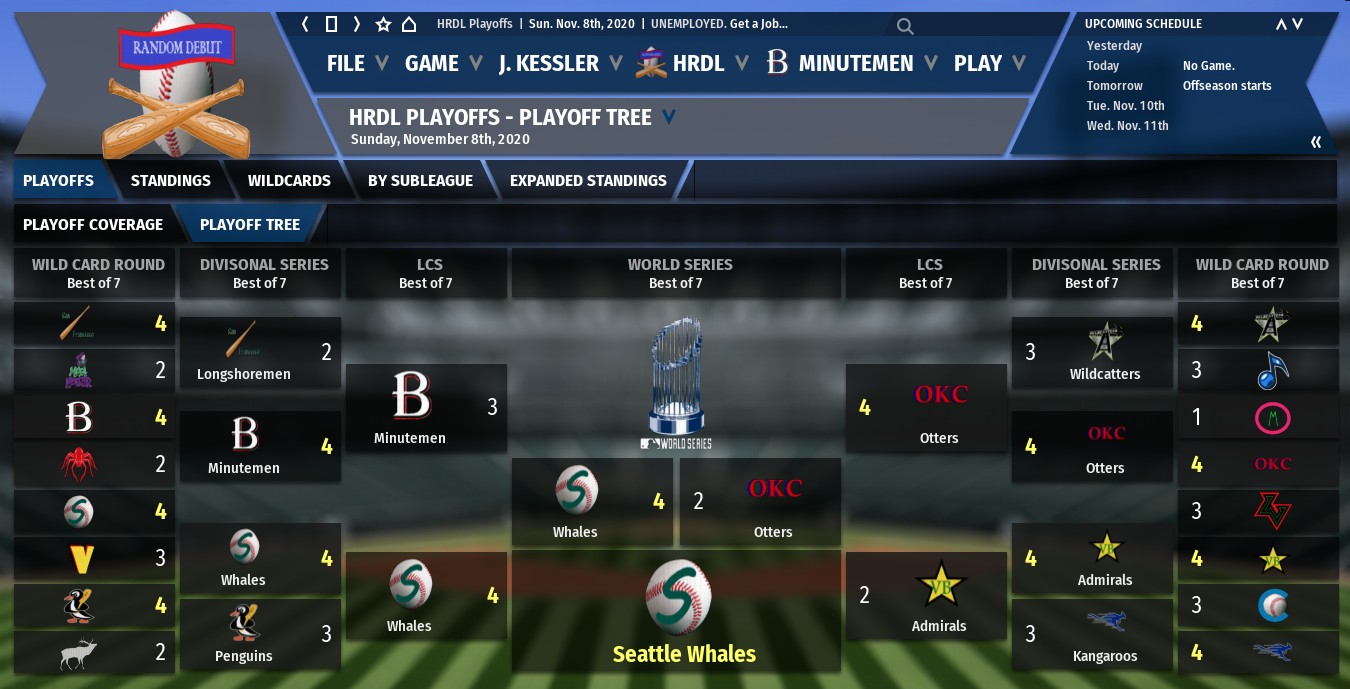Viewport: 1350px width, 689px height.
Task: Open the FILE menu
Action: click(346, 63)
